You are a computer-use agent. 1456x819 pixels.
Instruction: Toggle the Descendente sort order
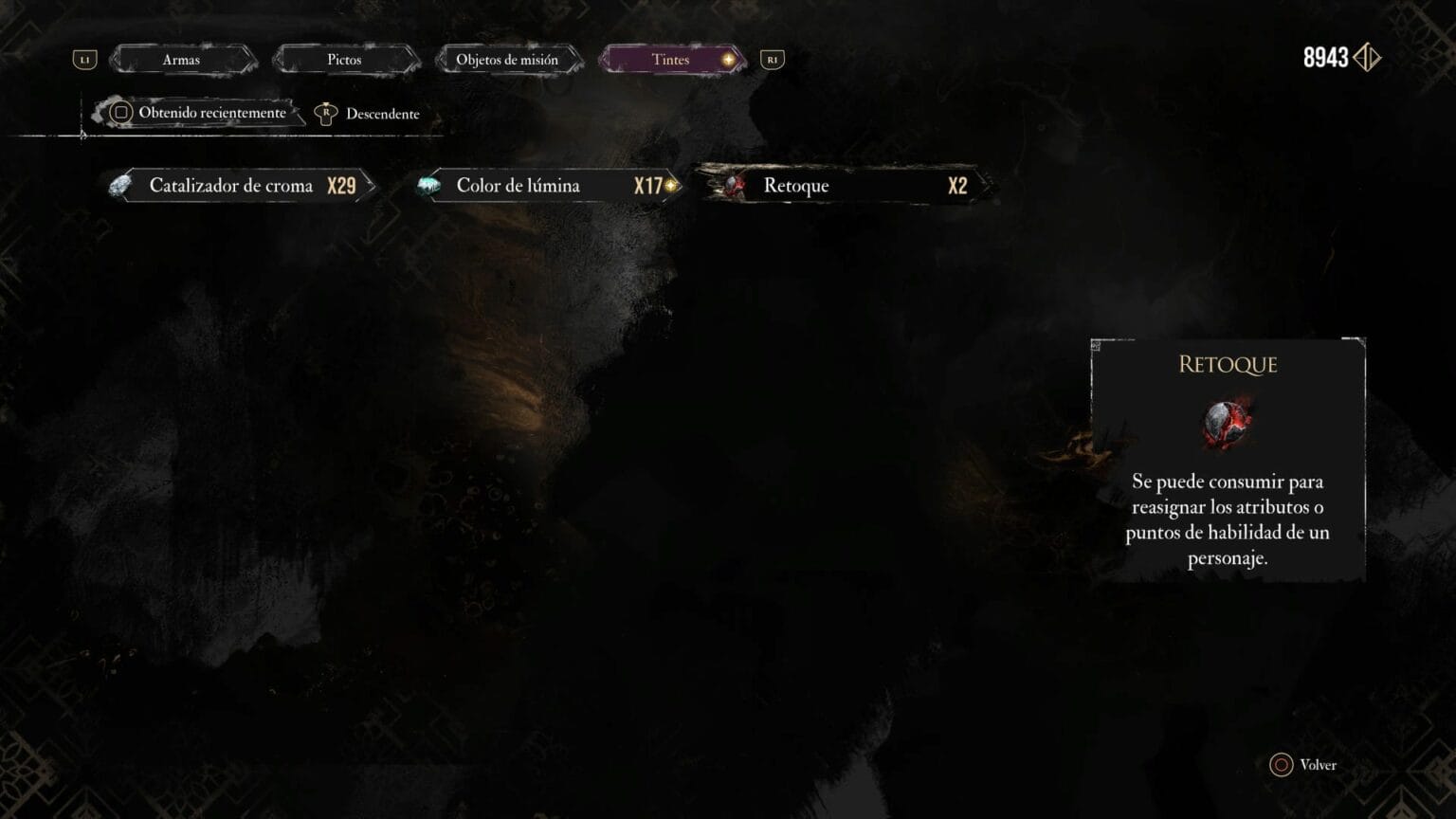[x=369, y=114]
